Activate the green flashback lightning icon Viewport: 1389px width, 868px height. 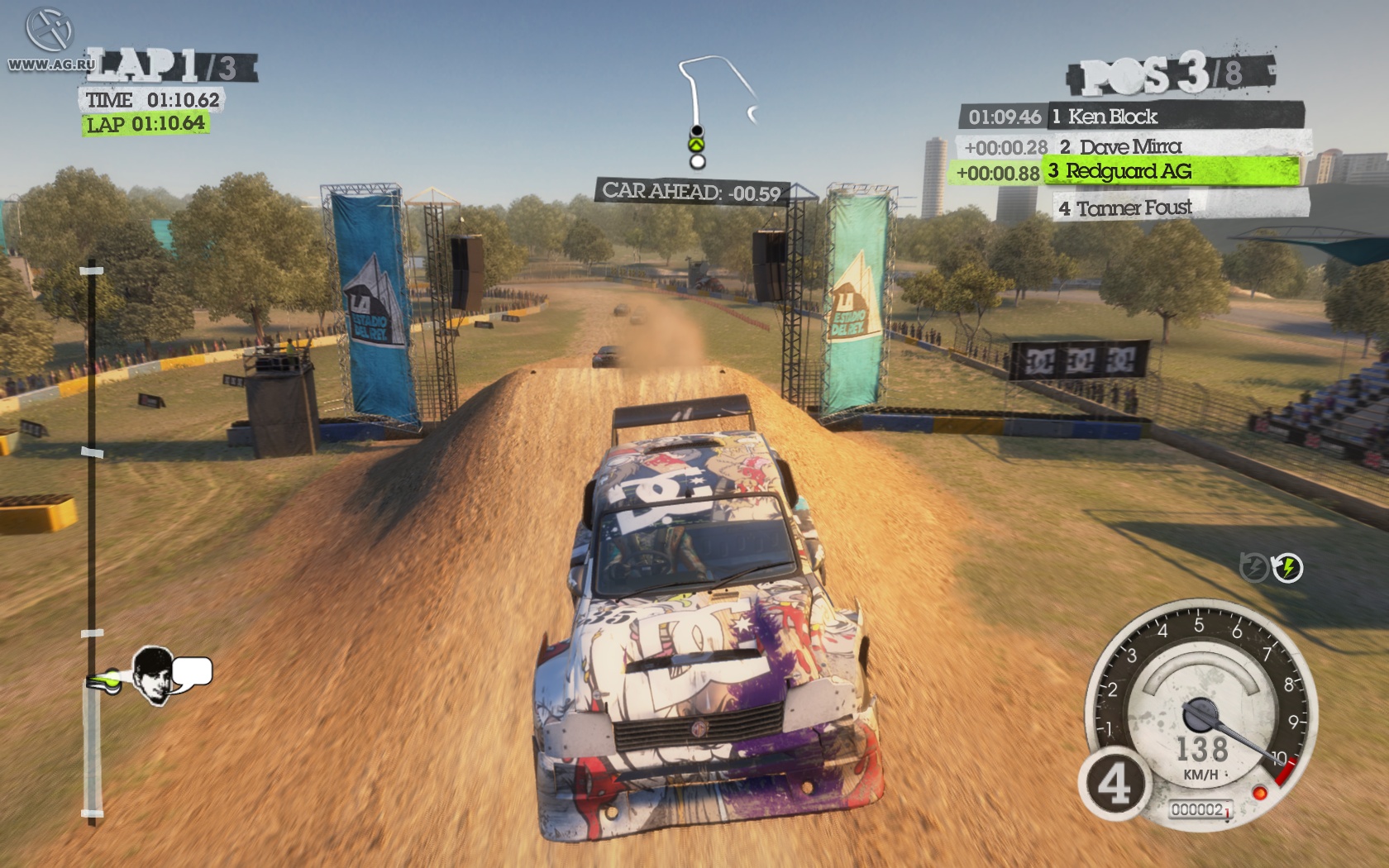point(1287,568)
